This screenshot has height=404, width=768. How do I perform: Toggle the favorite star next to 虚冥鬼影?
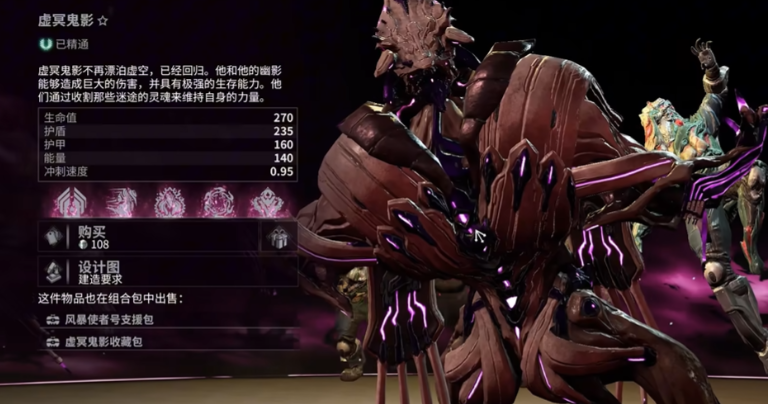click(102, 17)
